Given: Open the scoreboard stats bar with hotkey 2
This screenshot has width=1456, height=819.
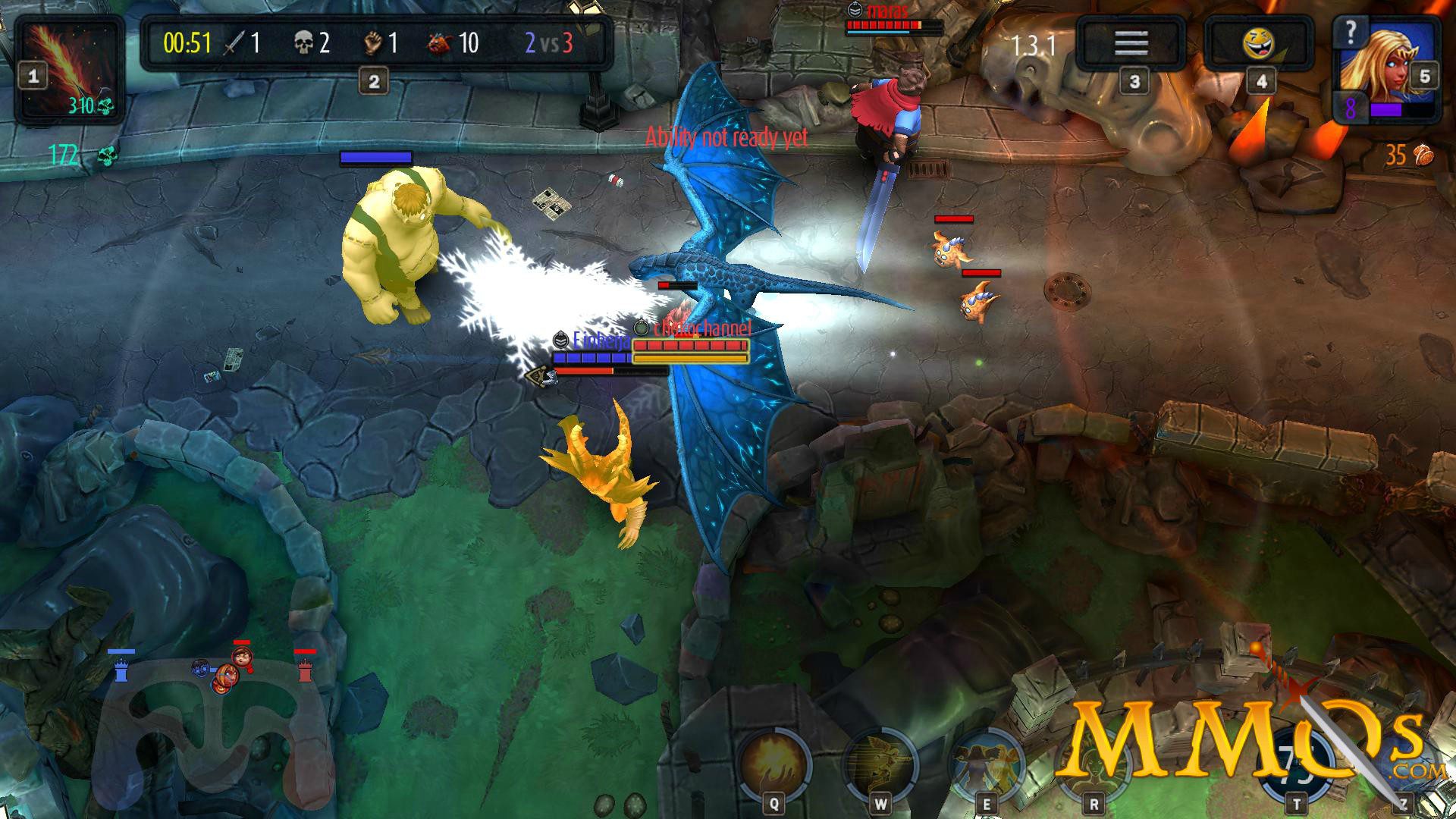Looking at the screenshot, I should point(373,78).
